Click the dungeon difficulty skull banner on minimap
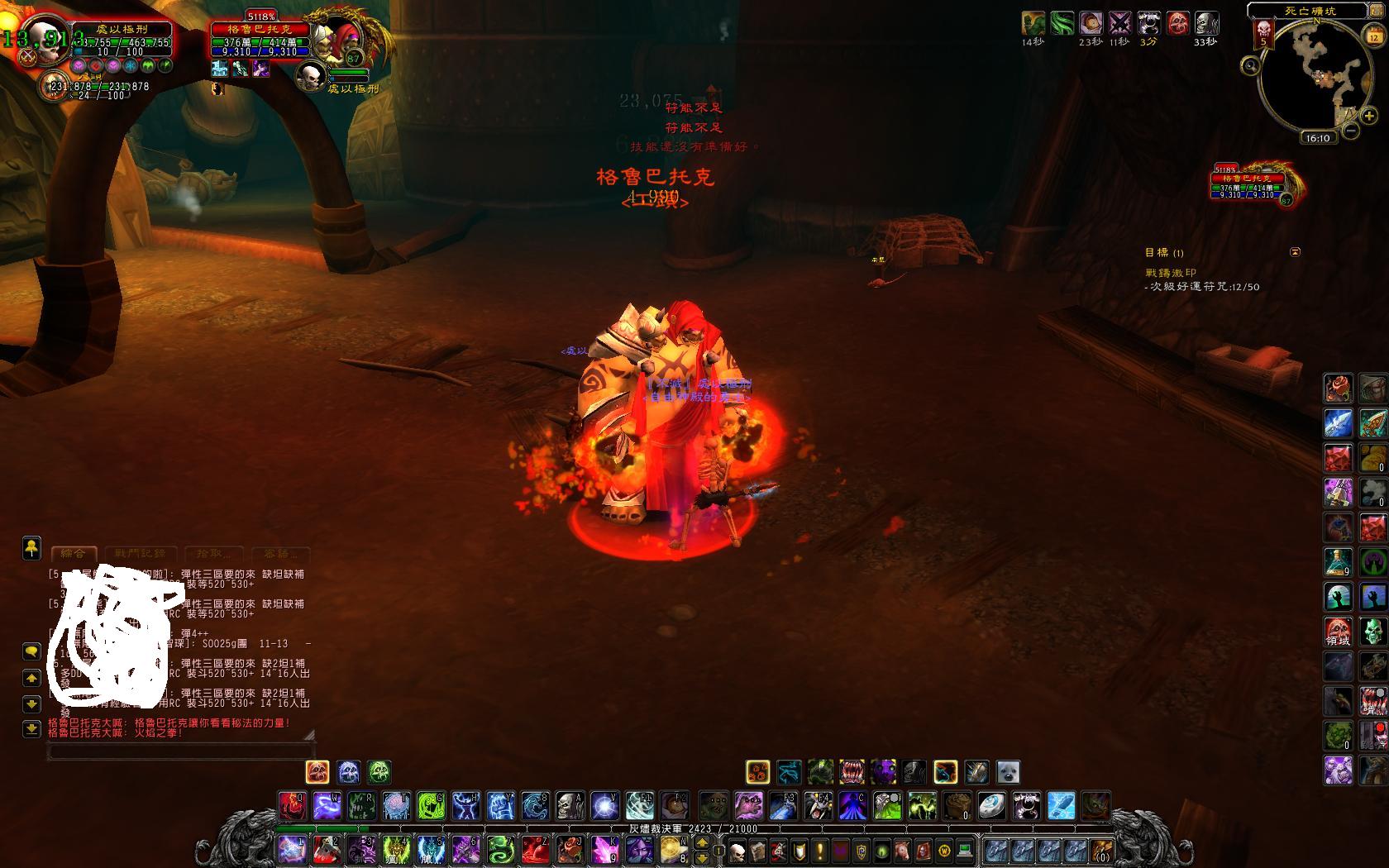This screenshot has width=1389, height=868. 1263,35
